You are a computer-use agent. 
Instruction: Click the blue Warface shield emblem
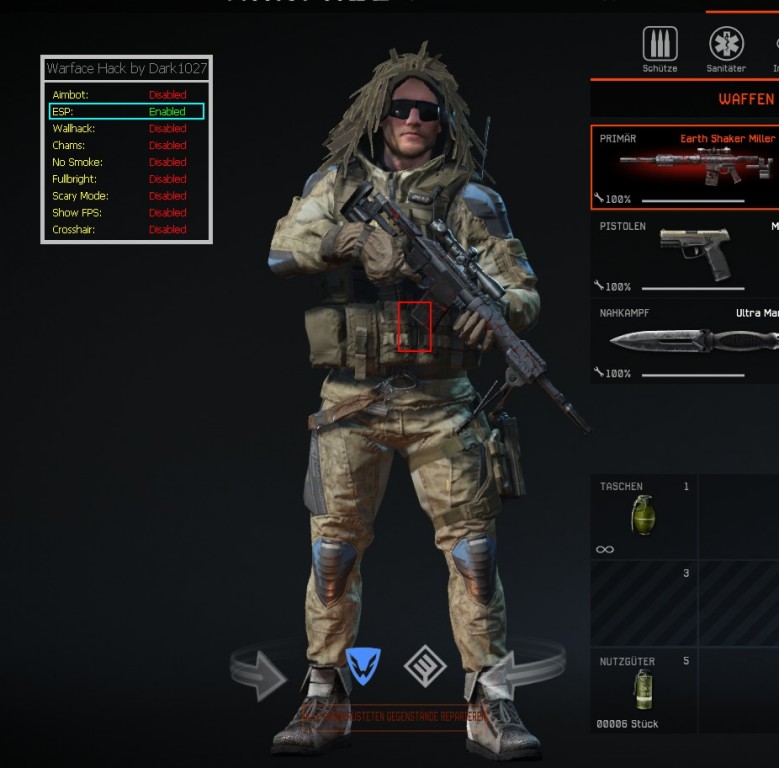pyautogui.click(x=363, y=666)
